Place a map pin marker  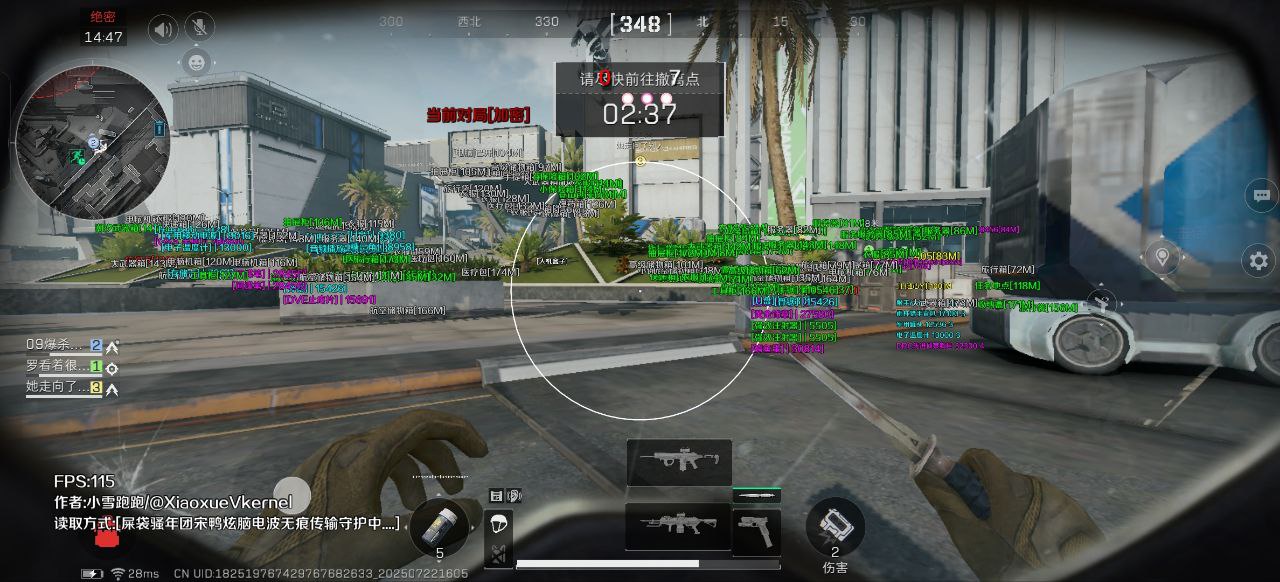[x=1161, y=257]
